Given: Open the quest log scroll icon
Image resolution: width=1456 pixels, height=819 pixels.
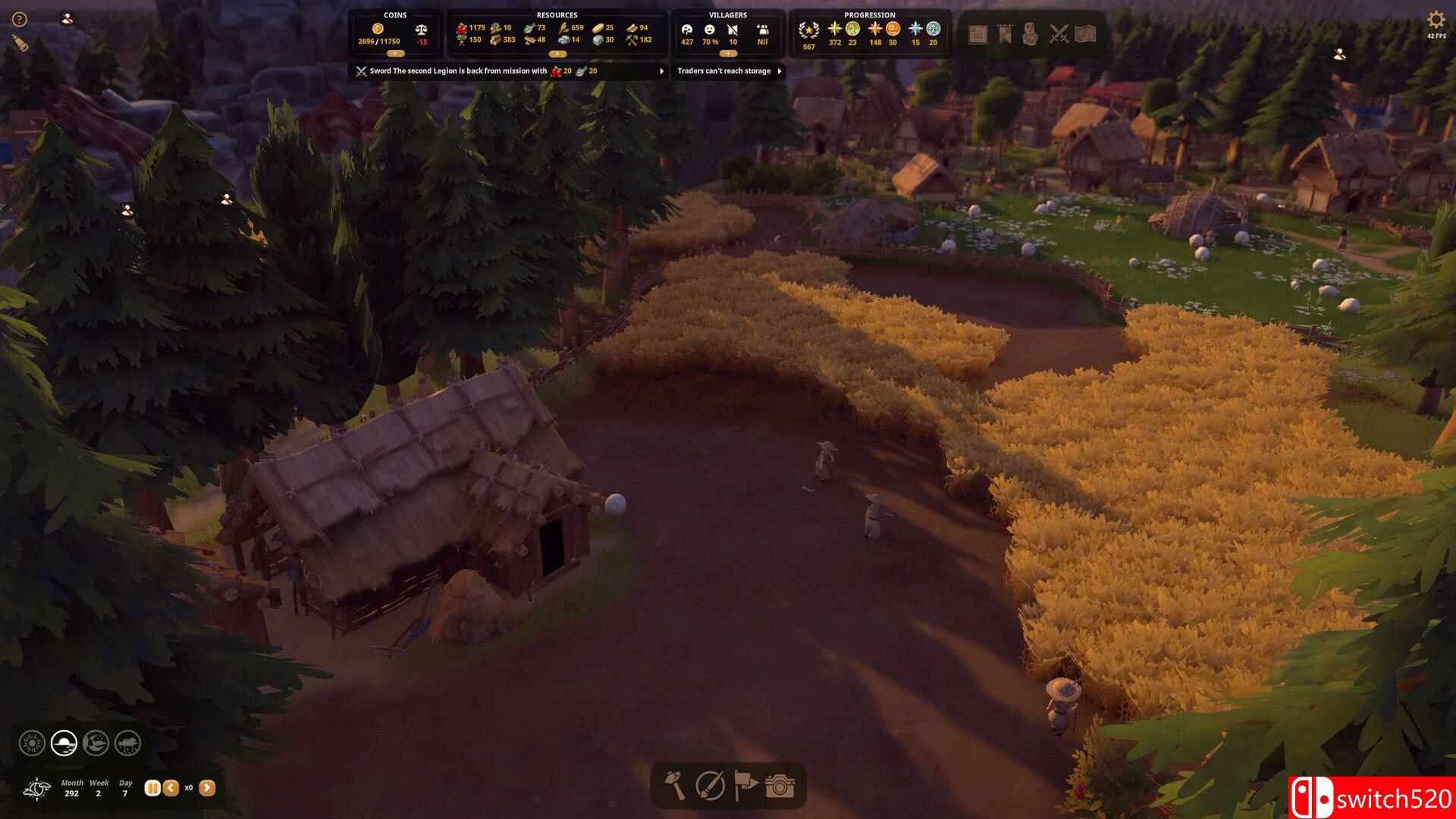Looking at the screenshot, I should pyautogui.click(x=977, y=34).
